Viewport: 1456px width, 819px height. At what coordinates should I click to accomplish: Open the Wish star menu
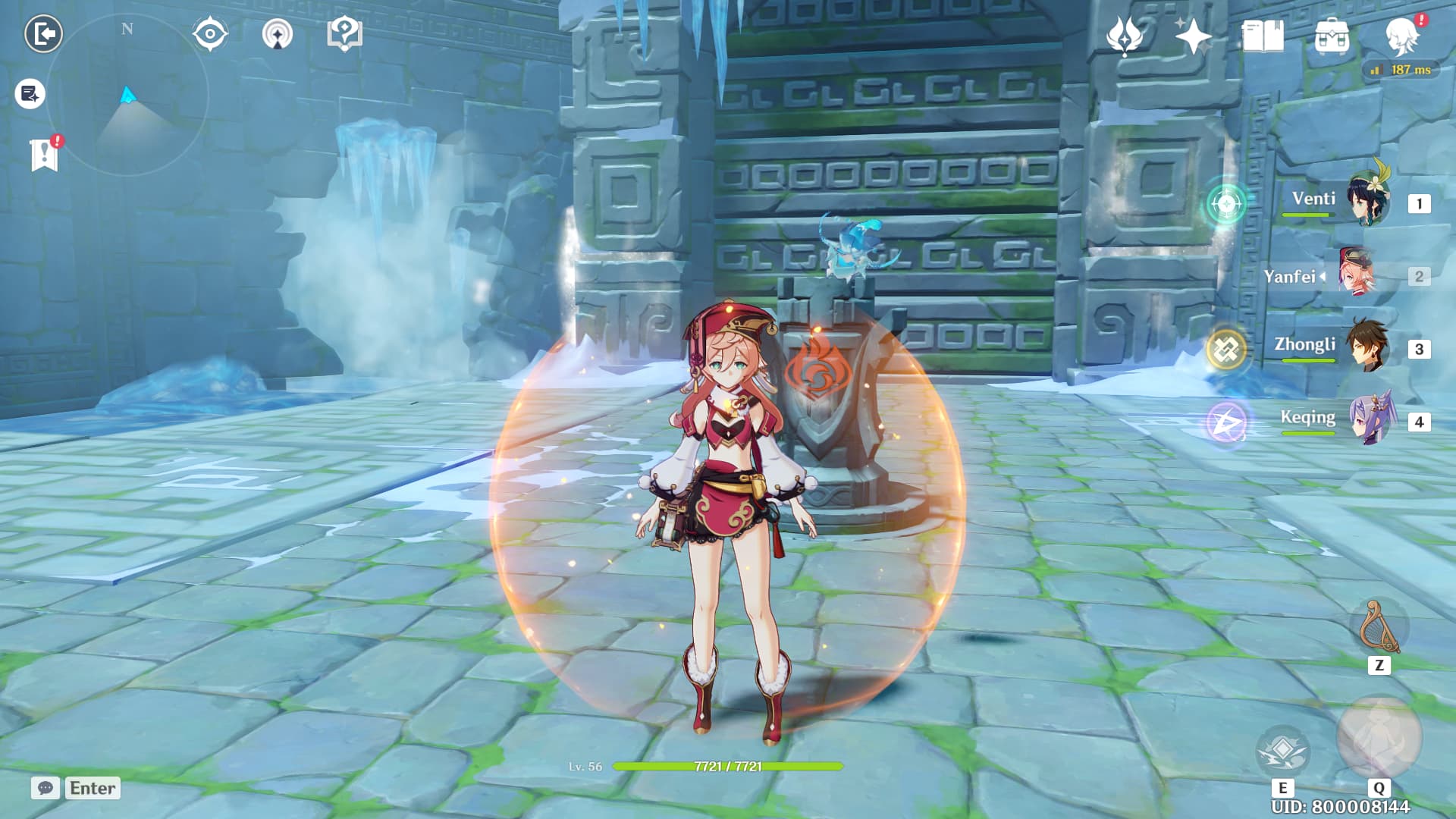click(x=1125, y=36)
